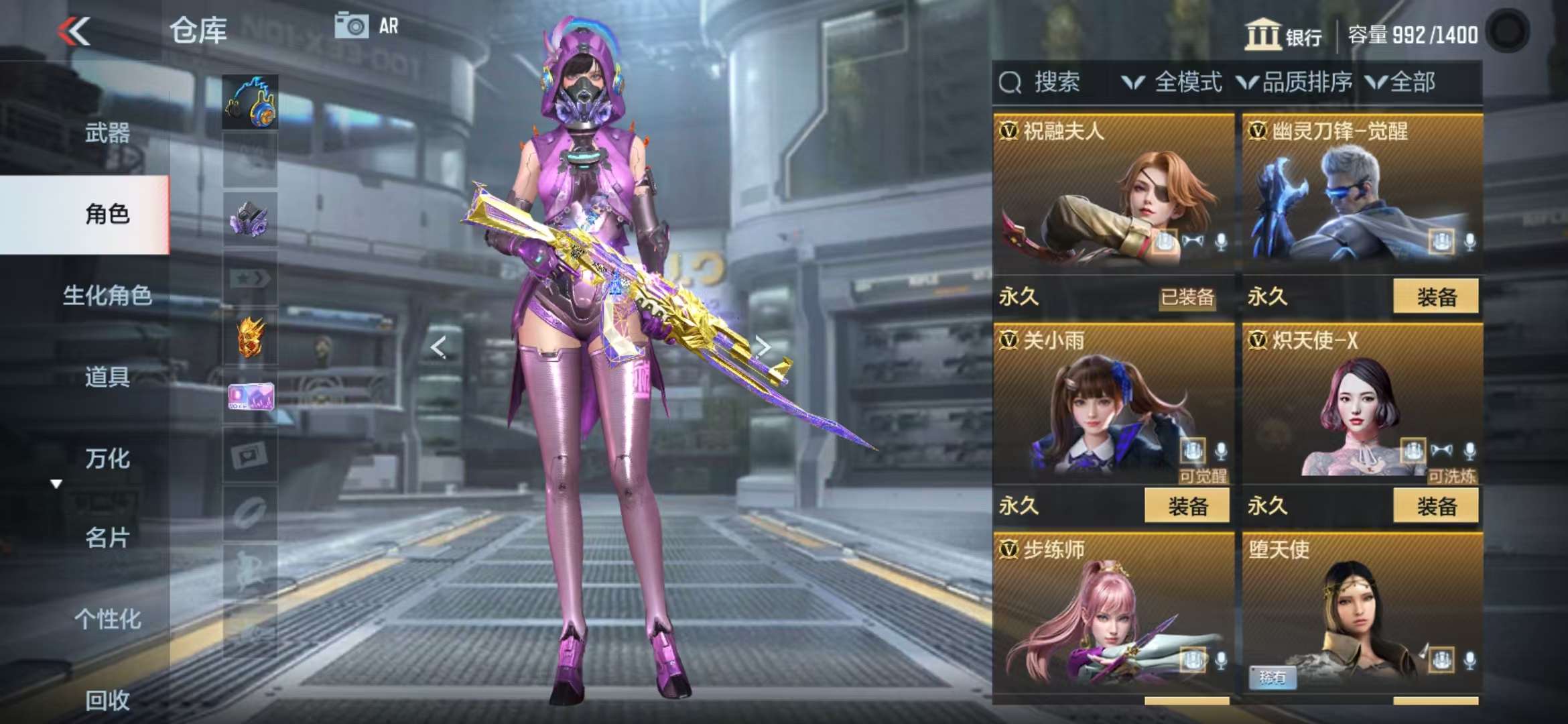Equip the 幽灵刀锋-觉醒 character
The width and height of the screenshot is (1568, 724).
[1435, 297]
